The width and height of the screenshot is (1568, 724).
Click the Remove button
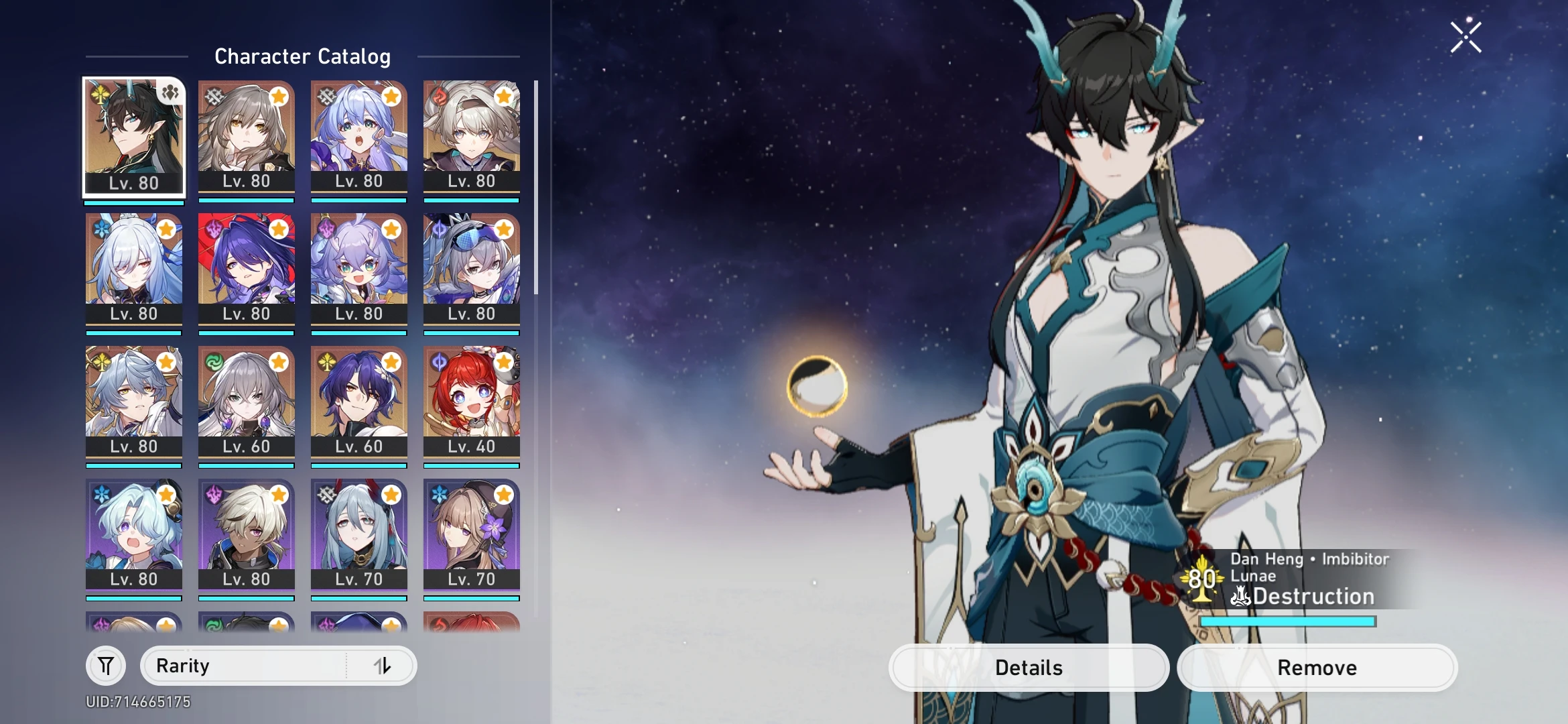[1317, 667]
